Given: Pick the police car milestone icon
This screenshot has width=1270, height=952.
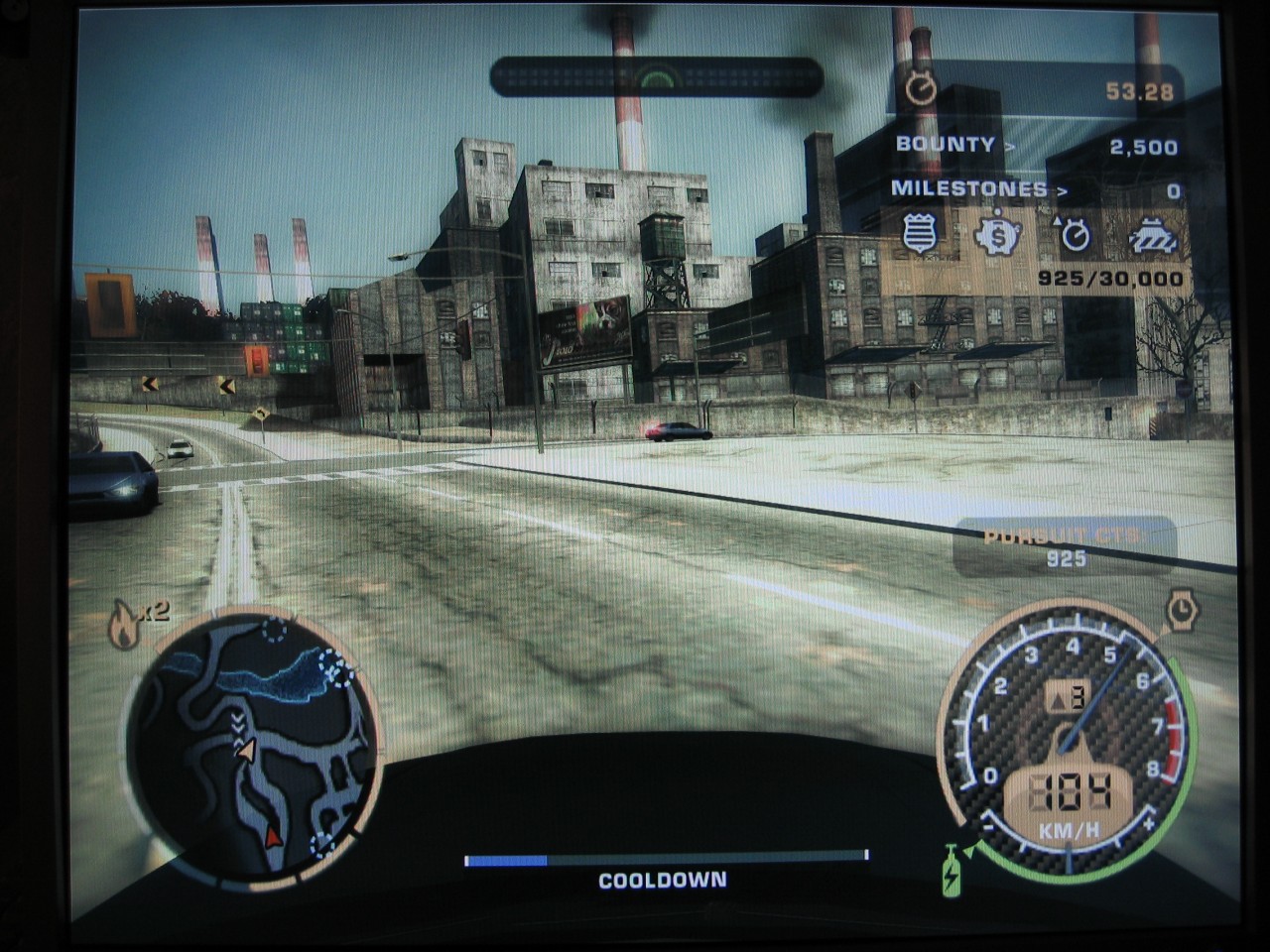Looking at the screenshot, I should point(1153,237).
